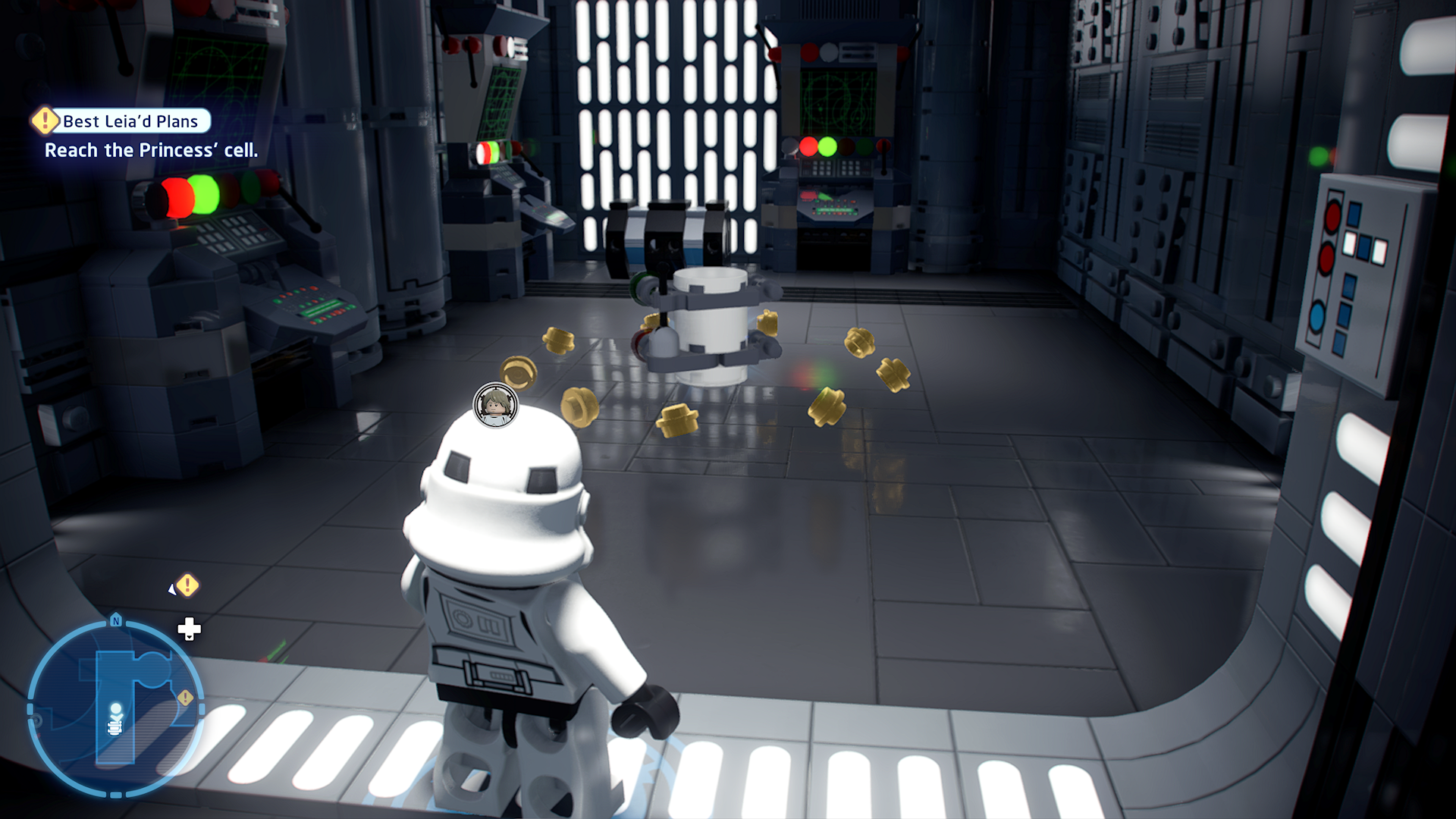Click the small chevron under the plus icon
Screen dimensions: 1456x819
189,638
